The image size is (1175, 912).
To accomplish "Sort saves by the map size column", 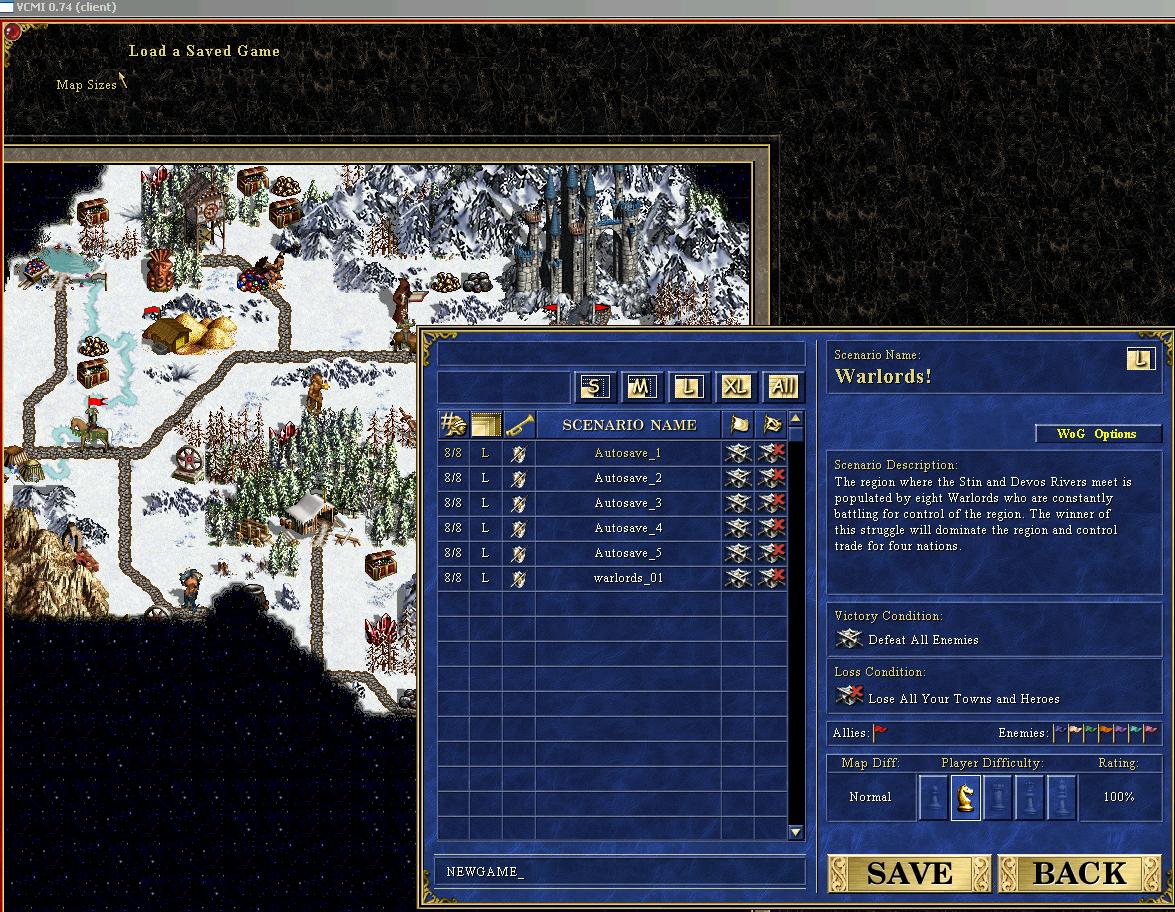I will (486, 425).
